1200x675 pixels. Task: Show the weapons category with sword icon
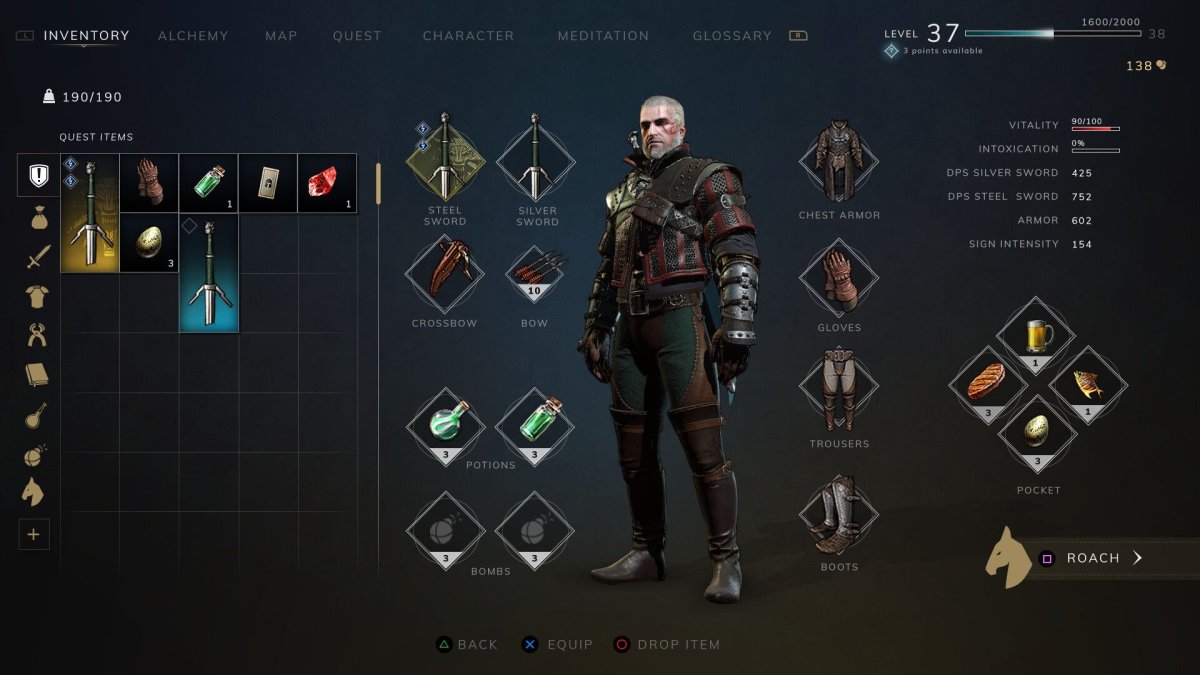38,257
